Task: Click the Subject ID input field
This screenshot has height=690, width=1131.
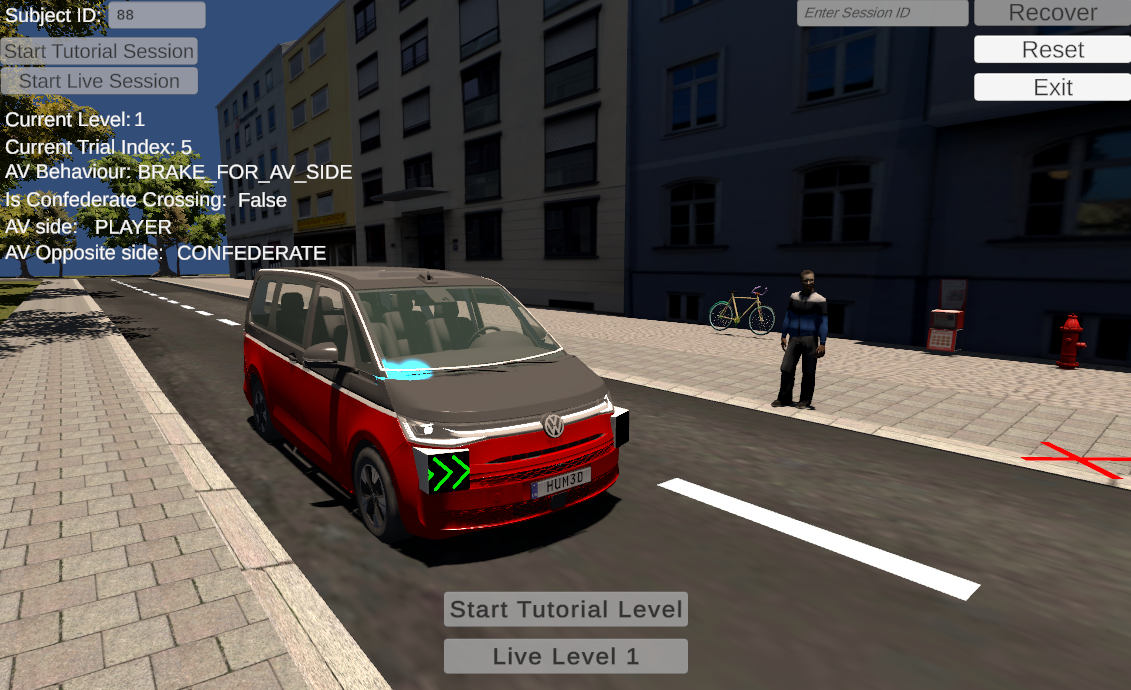Action: (156, 15)
